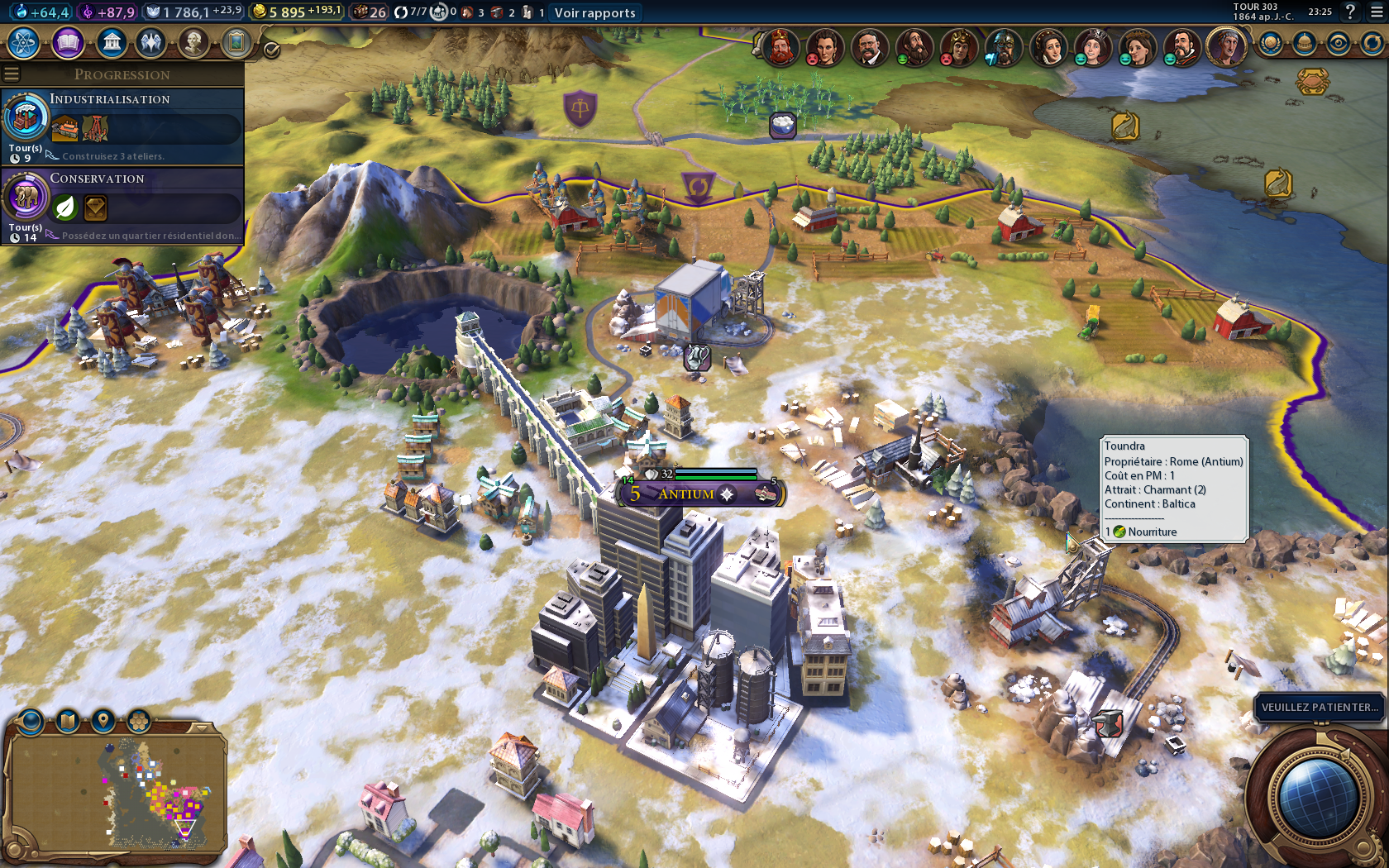Screen dimensions: 1389x868
Task: Open the technology tree atom icon
Action: pyautogui.click(x=24, y=42)
